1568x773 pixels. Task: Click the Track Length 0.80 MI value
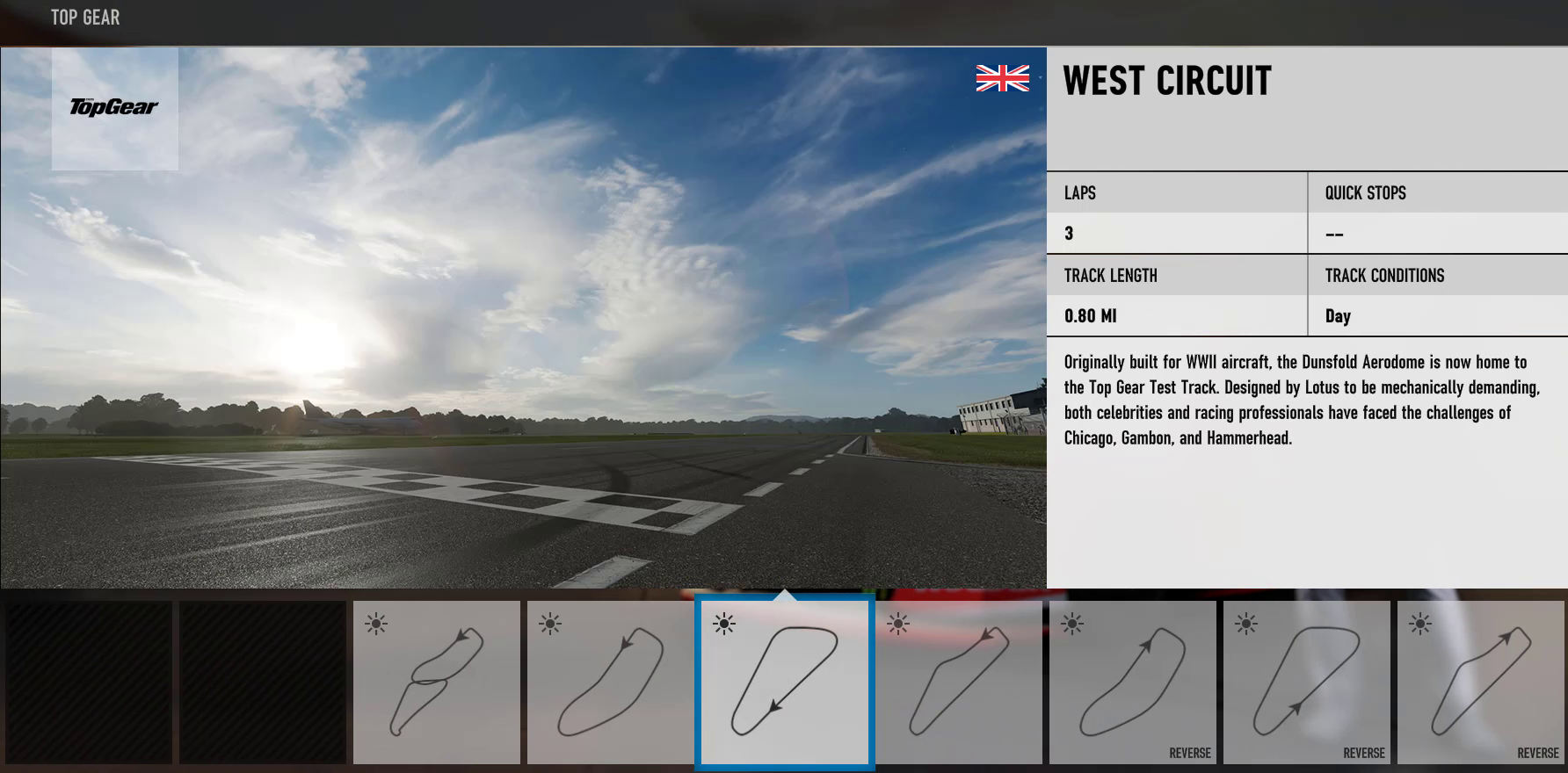pos(1091,315)
